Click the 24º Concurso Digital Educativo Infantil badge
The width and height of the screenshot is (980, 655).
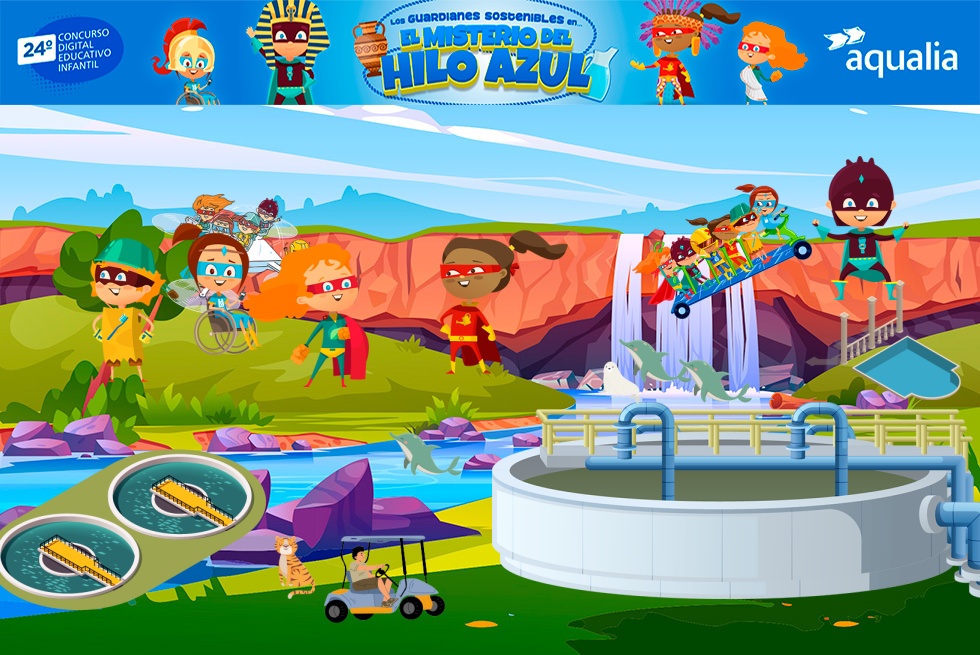[69, 50]
